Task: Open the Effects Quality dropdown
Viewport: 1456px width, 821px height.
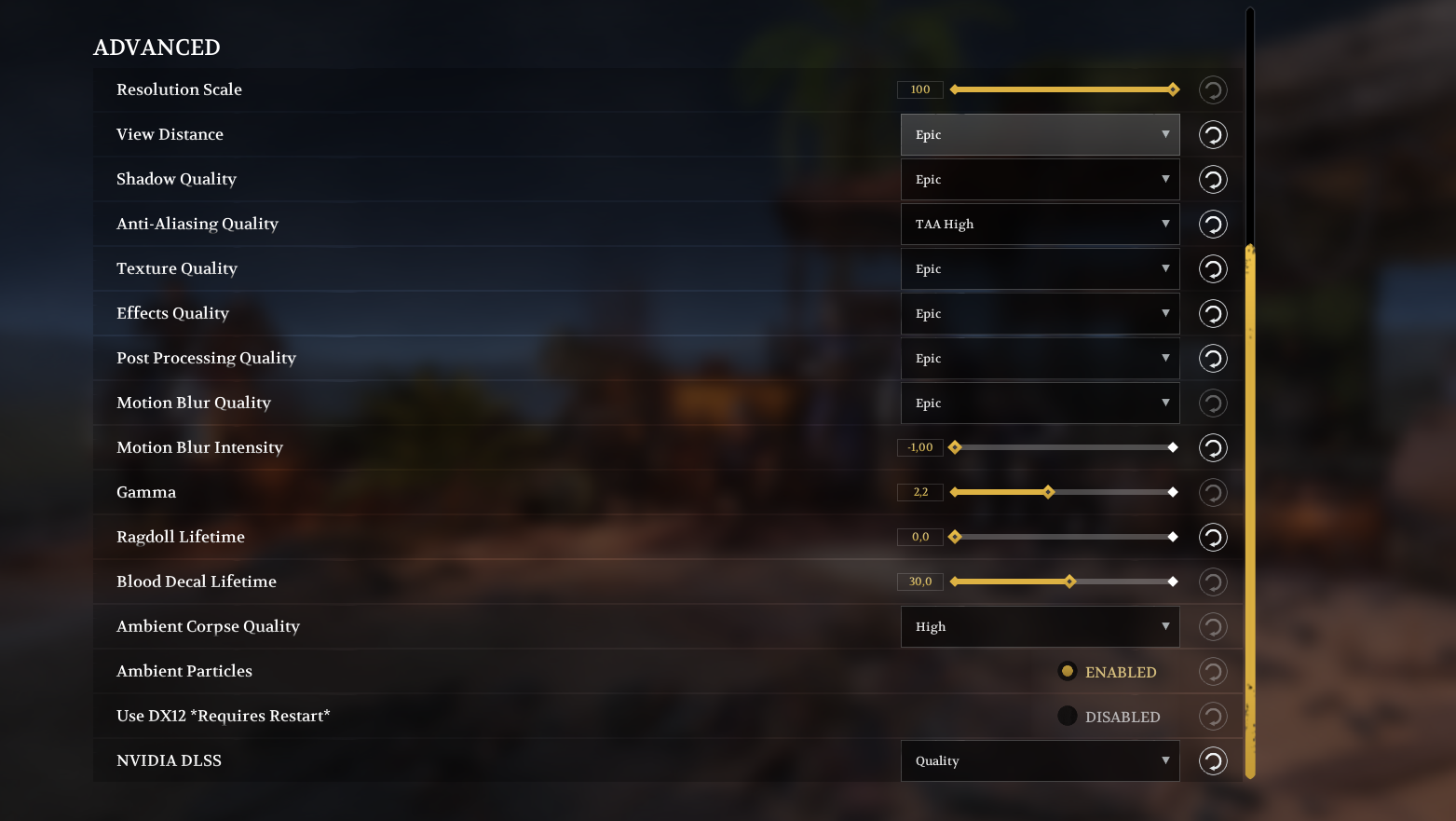Action: (x=1040, y=313)
